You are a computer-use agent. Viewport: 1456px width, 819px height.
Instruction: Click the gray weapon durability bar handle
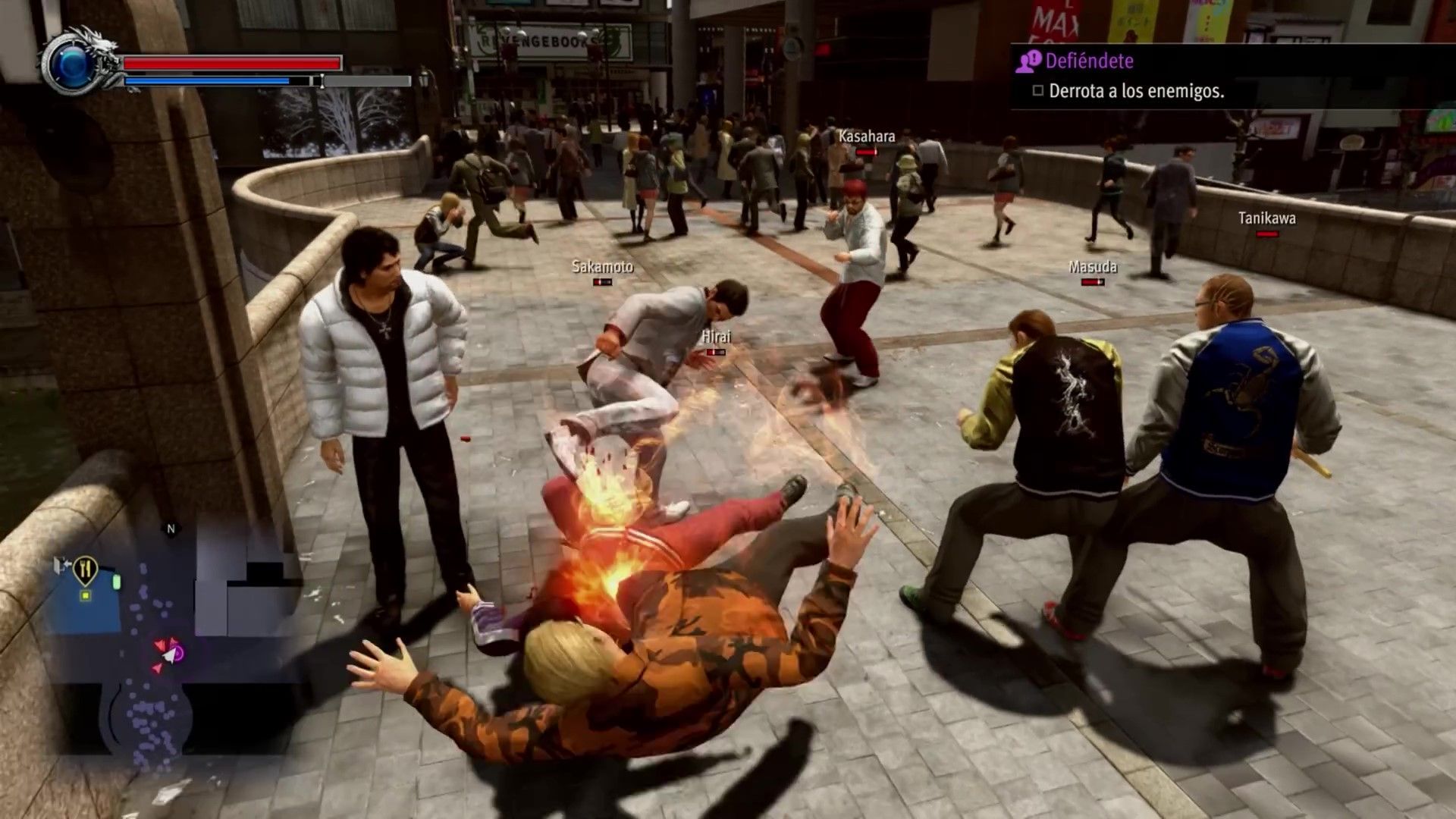click(322, 82)
